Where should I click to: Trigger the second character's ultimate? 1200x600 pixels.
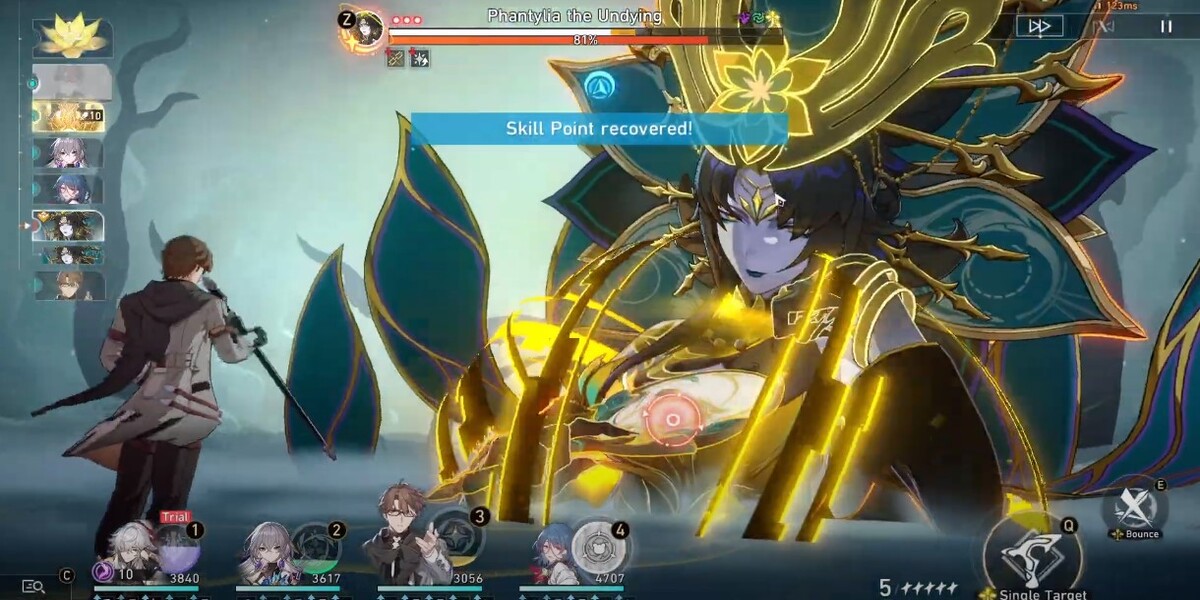point(317,549)
